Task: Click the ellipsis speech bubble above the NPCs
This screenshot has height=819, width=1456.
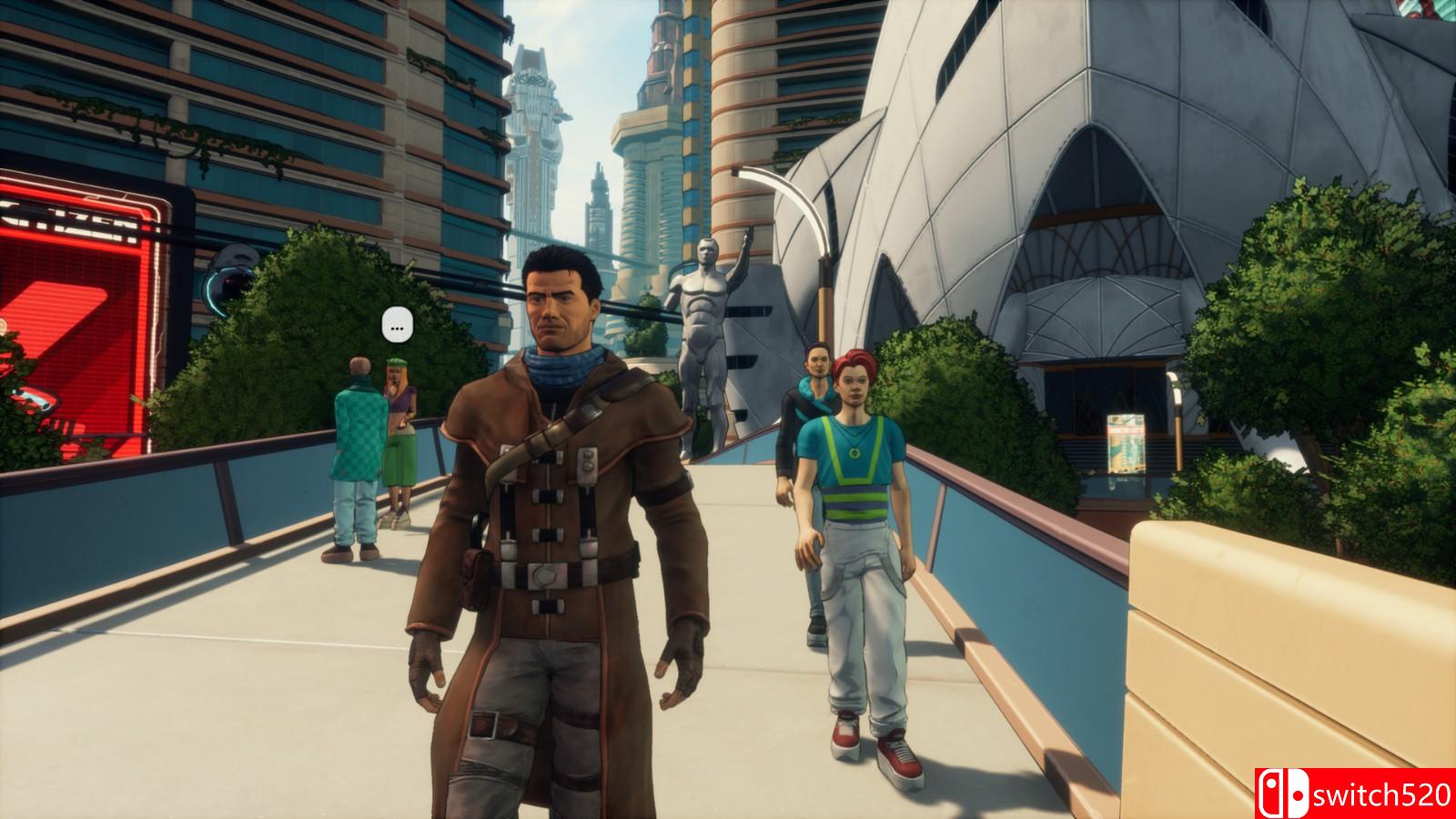Action: [x=397, y=325]
